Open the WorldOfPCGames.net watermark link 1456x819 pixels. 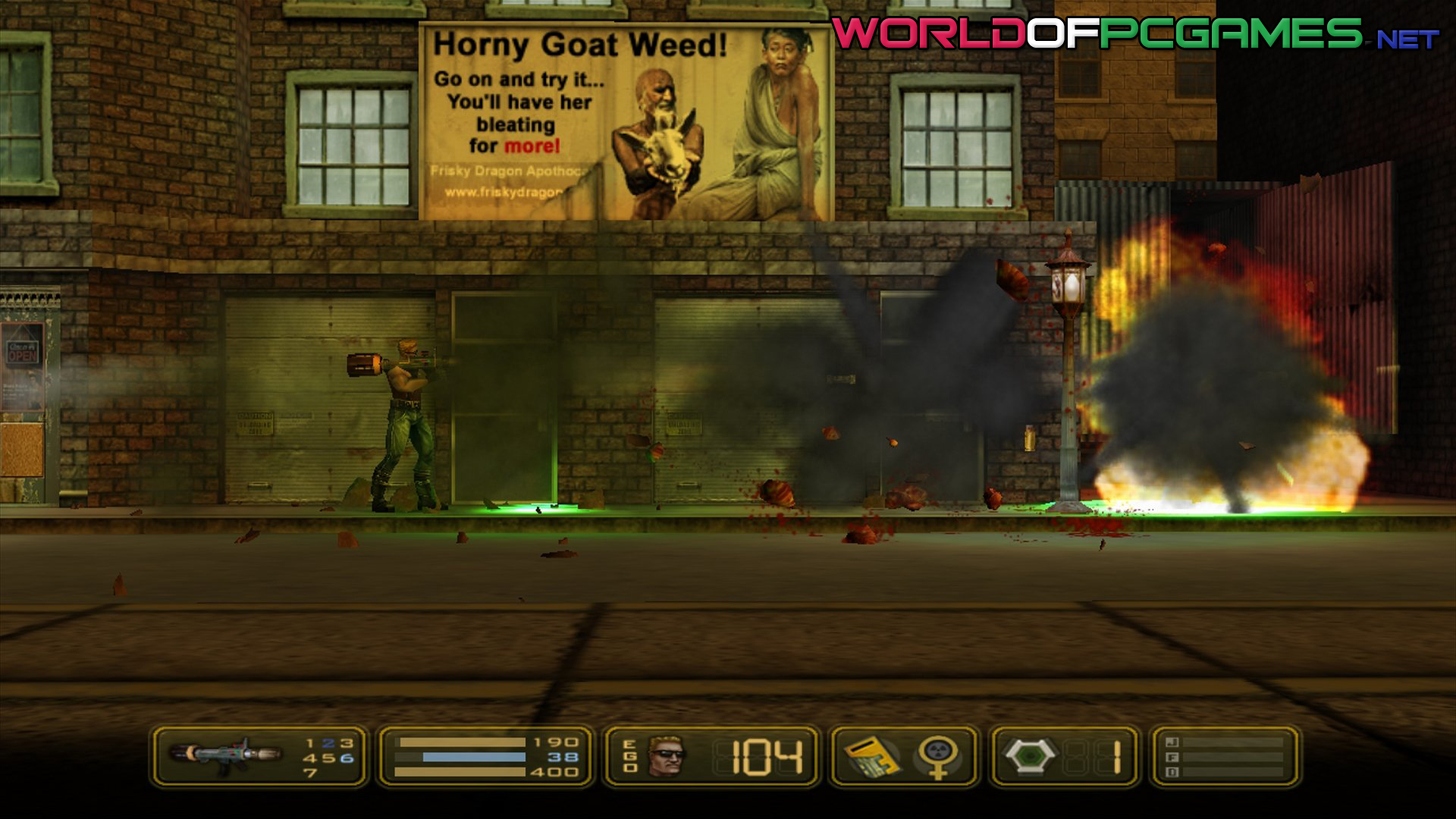1134,34
